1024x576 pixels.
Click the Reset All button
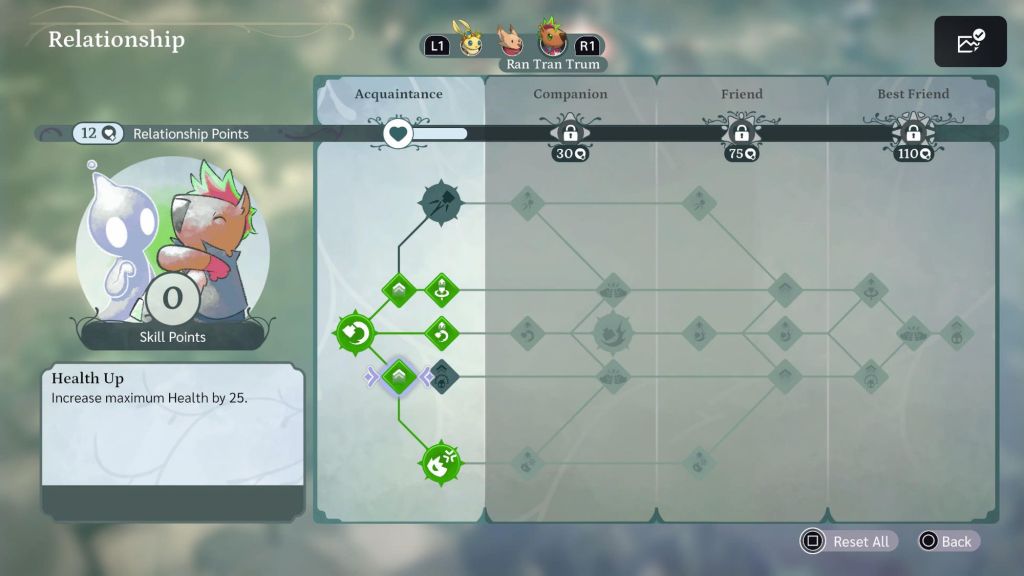coord(849,541)
